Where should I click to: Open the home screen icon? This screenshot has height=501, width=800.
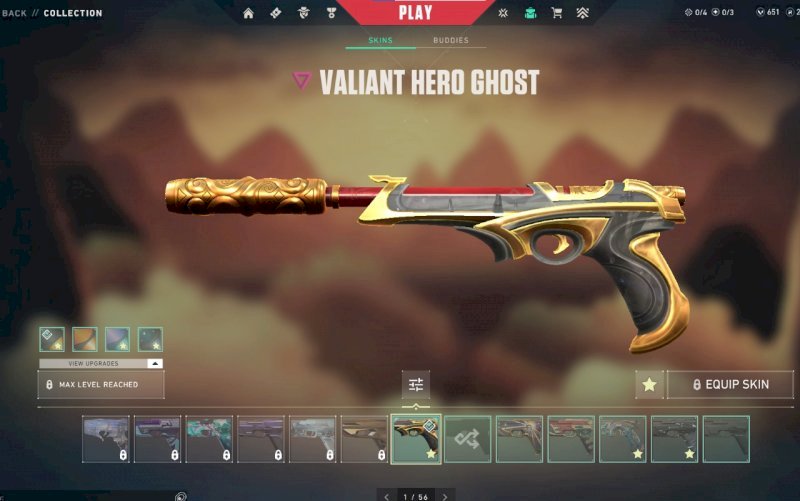248,13
